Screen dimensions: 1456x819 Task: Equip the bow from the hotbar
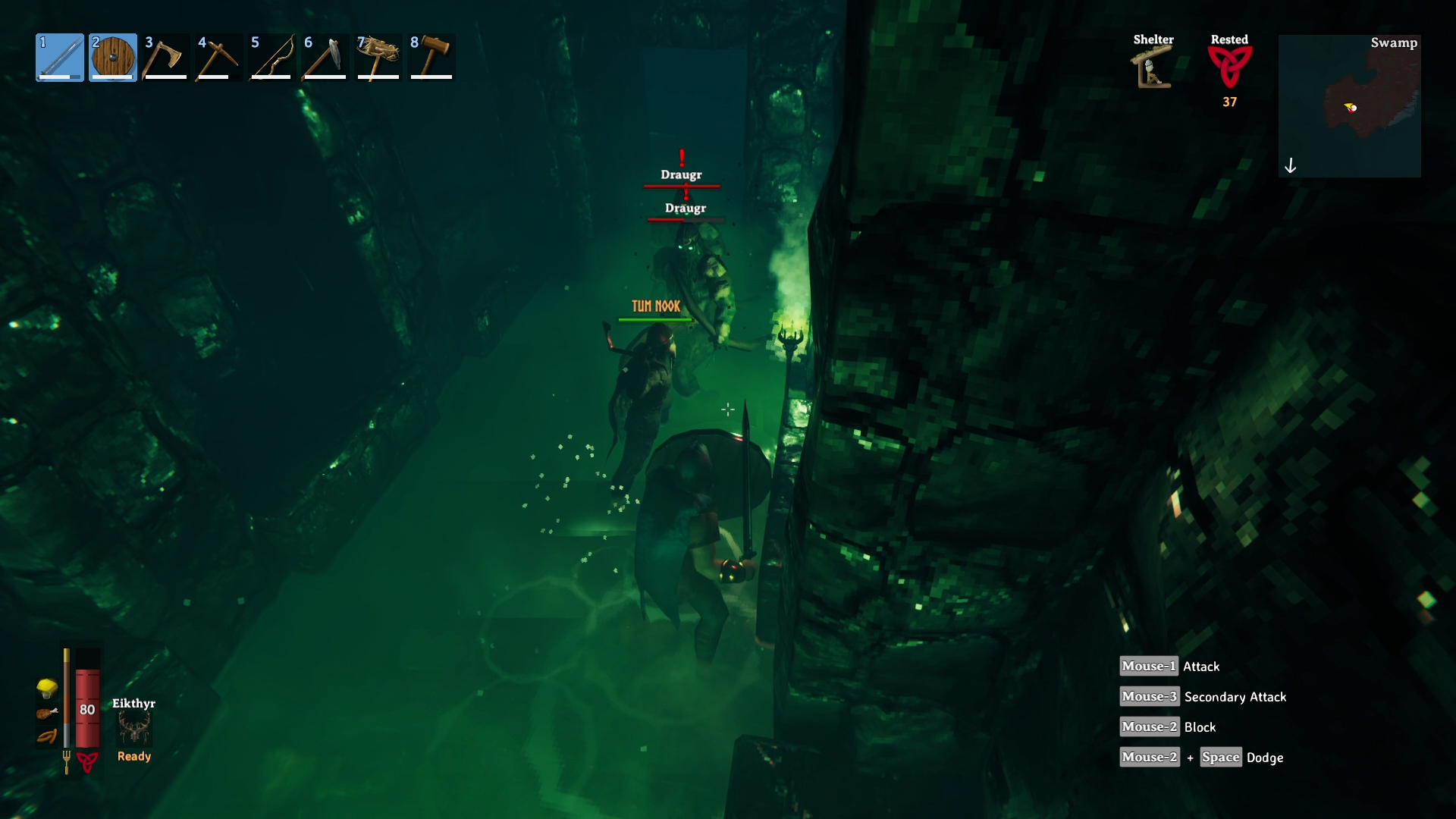tap(272, 58)
